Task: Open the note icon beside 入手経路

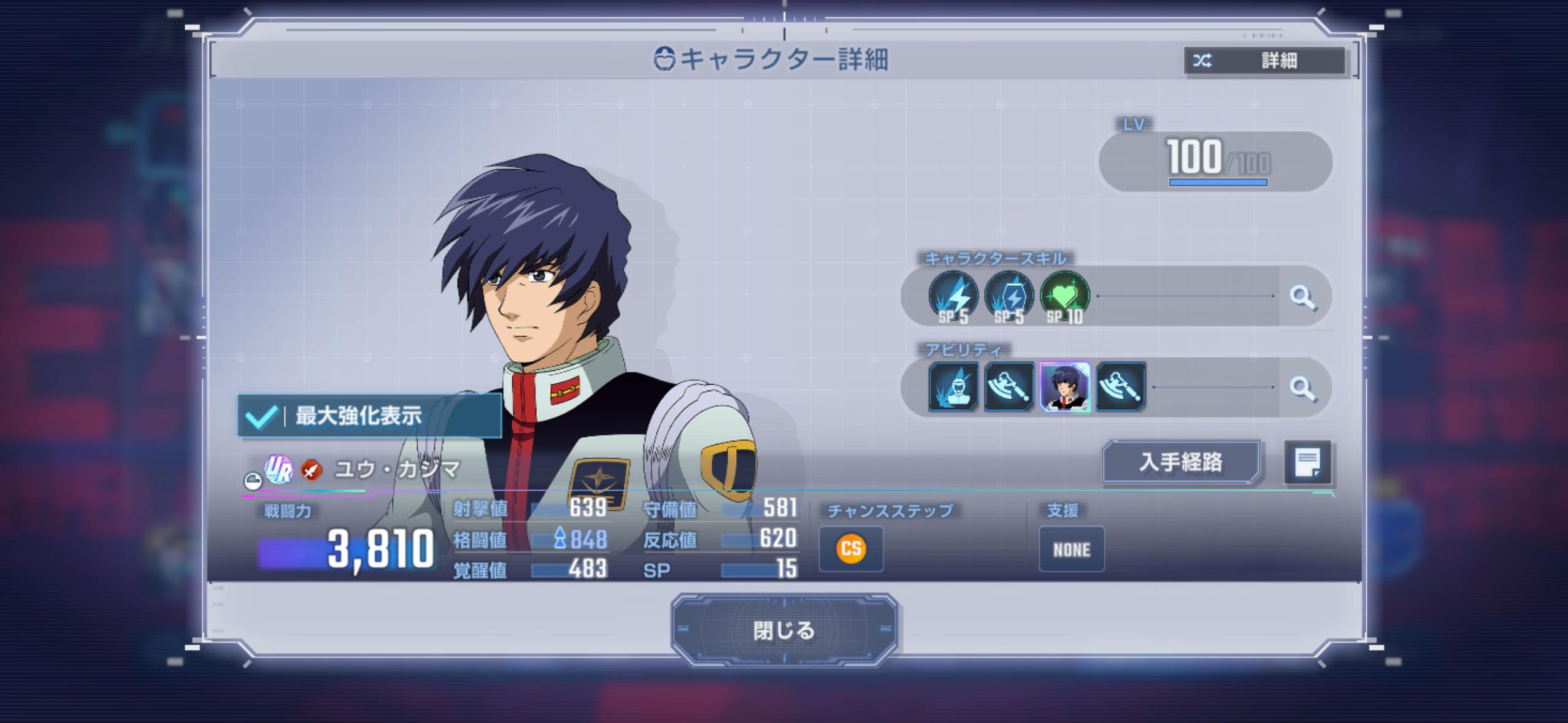Action: tap(1307, 462)
